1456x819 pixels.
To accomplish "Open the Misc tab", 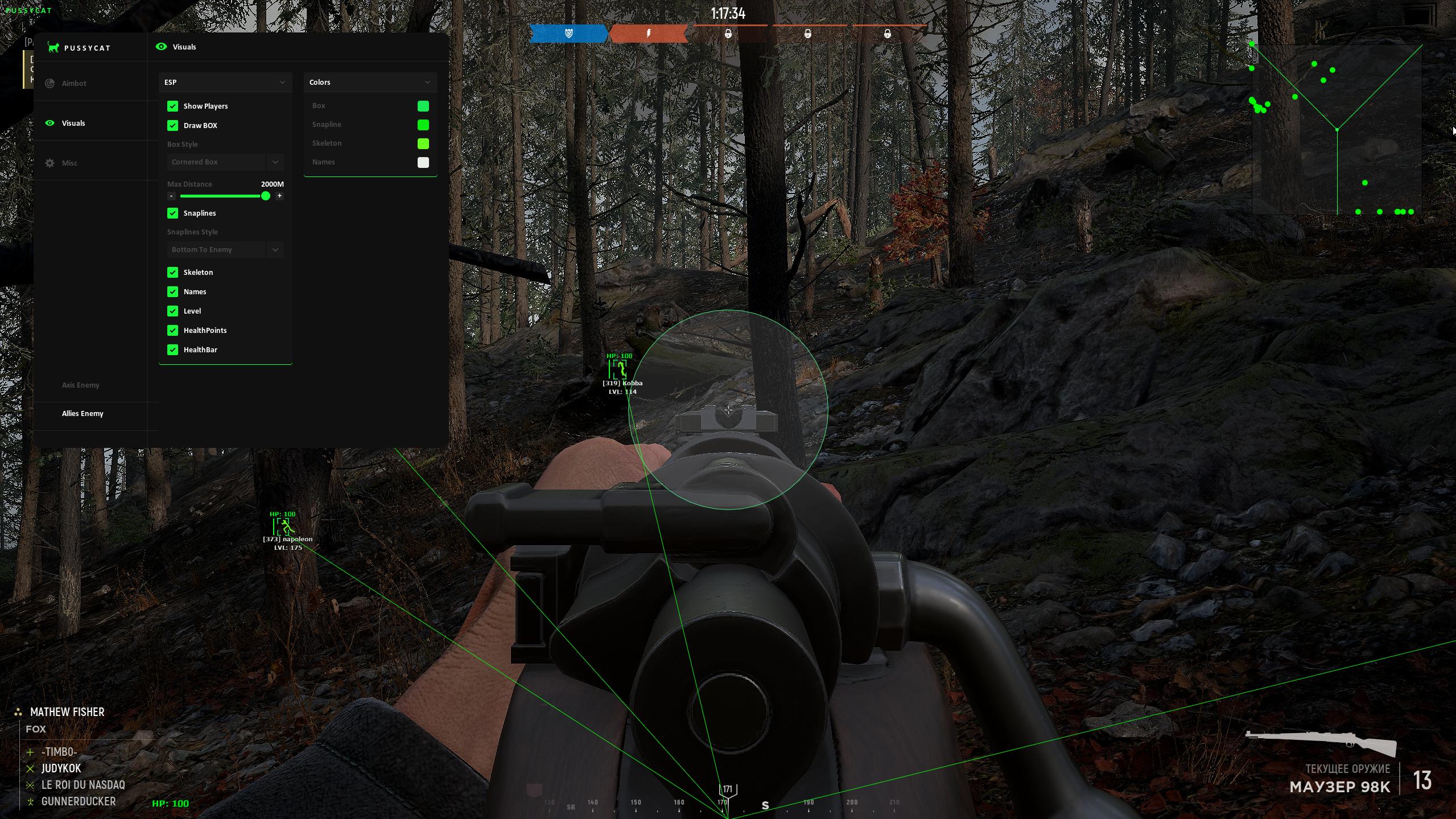I will click(x=69, y=163).
